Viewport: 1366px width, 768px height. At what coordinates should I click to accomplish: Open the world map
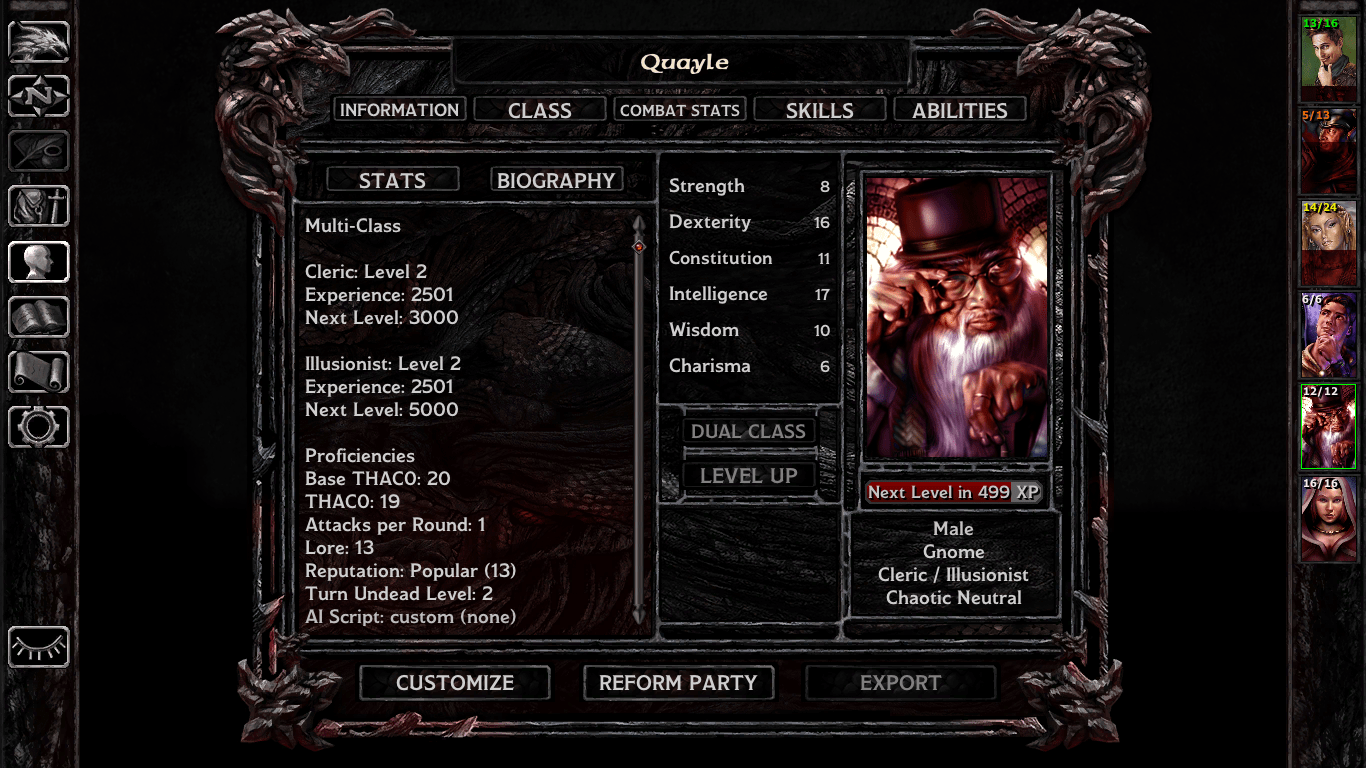38,96
